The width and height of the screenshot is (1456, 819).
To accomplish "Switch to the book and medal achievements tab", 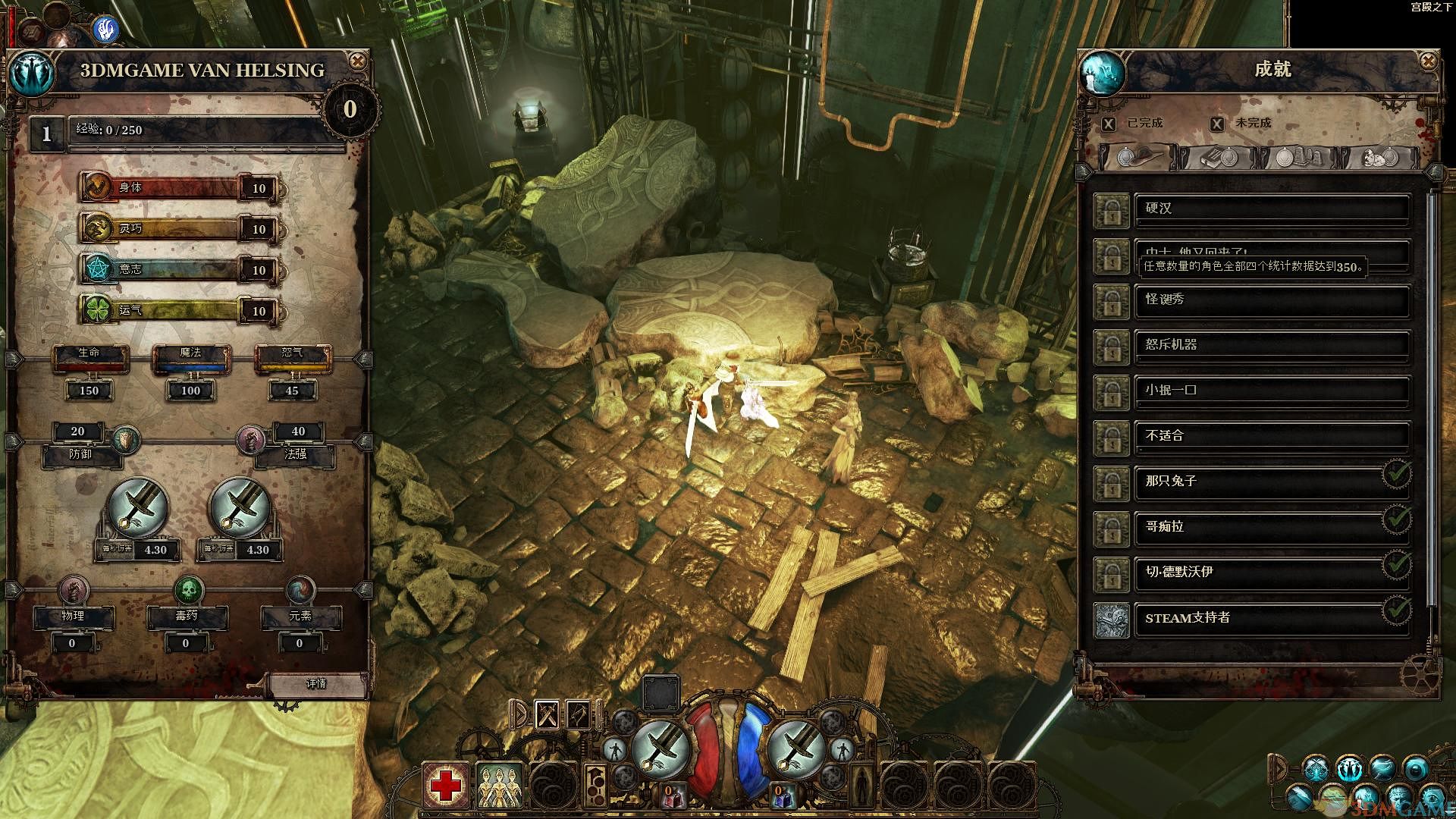I will coord(1218,157).
